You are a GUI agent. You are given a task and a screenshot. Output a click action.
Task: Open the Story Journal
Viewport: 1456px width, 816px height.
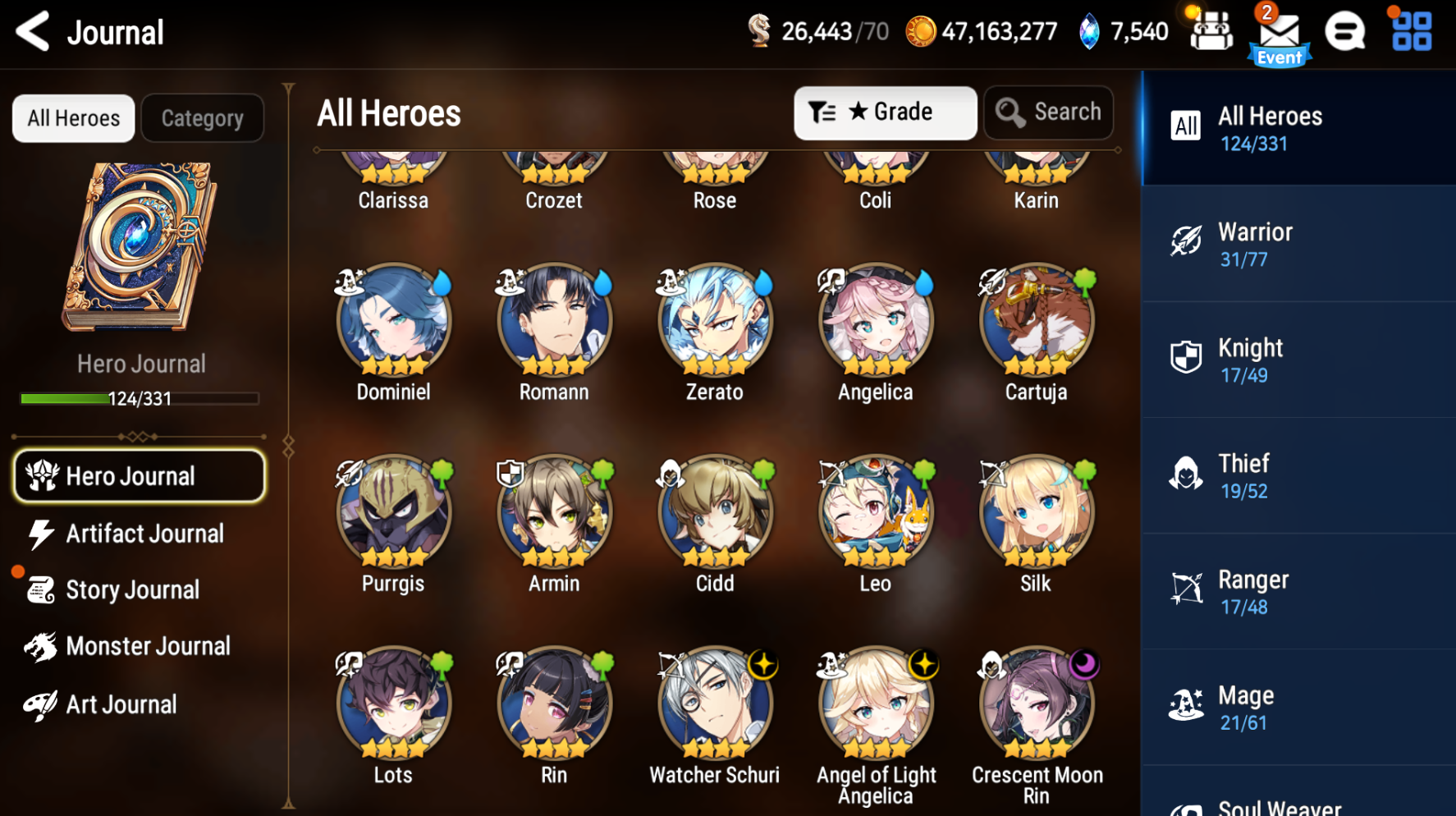click(x=131, y=589)
